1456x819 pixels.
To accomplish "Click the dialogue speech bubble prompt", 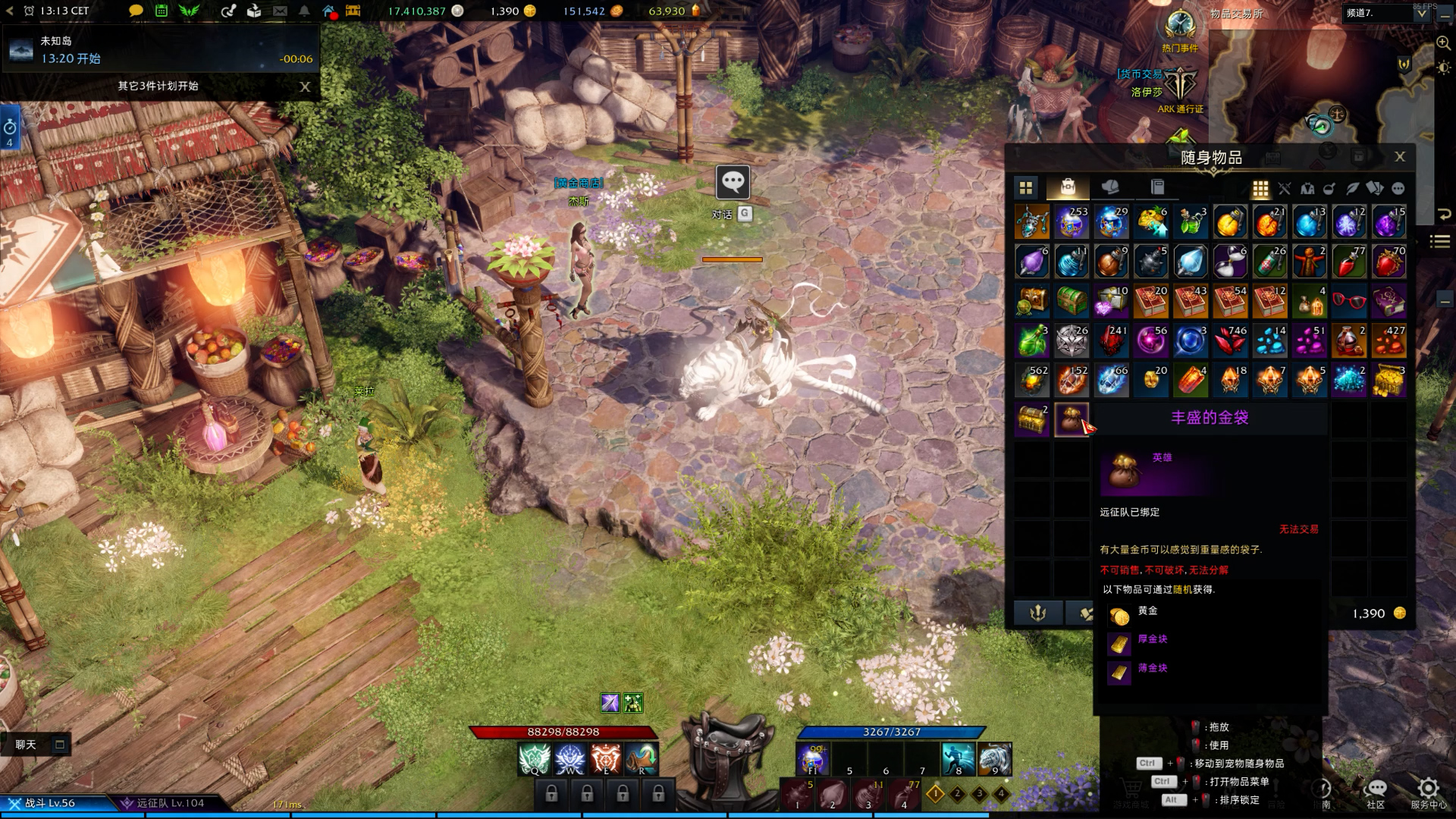I will 733,182.
